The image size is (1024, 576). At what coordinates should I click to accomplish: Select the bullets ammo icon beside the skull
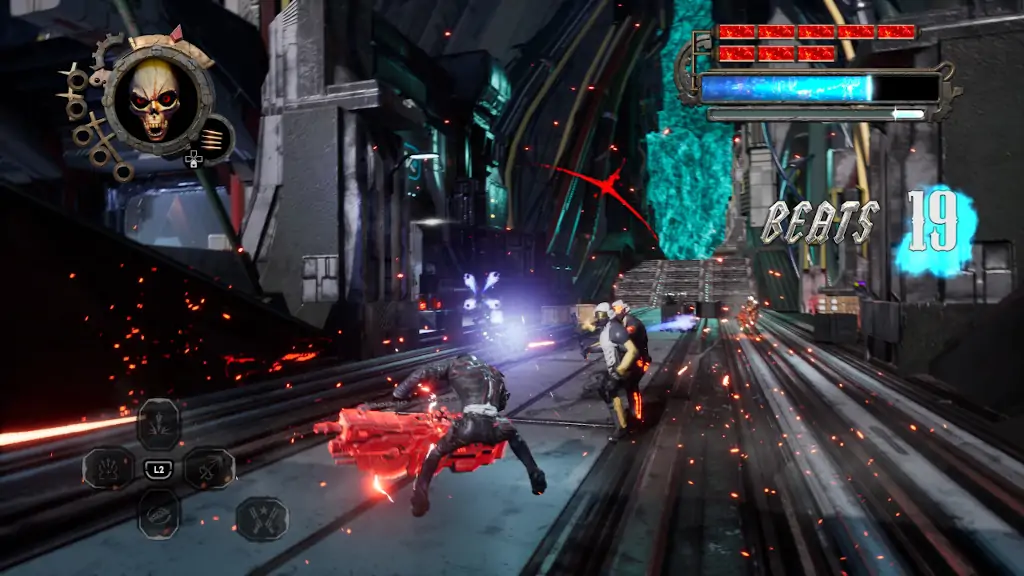213,138
